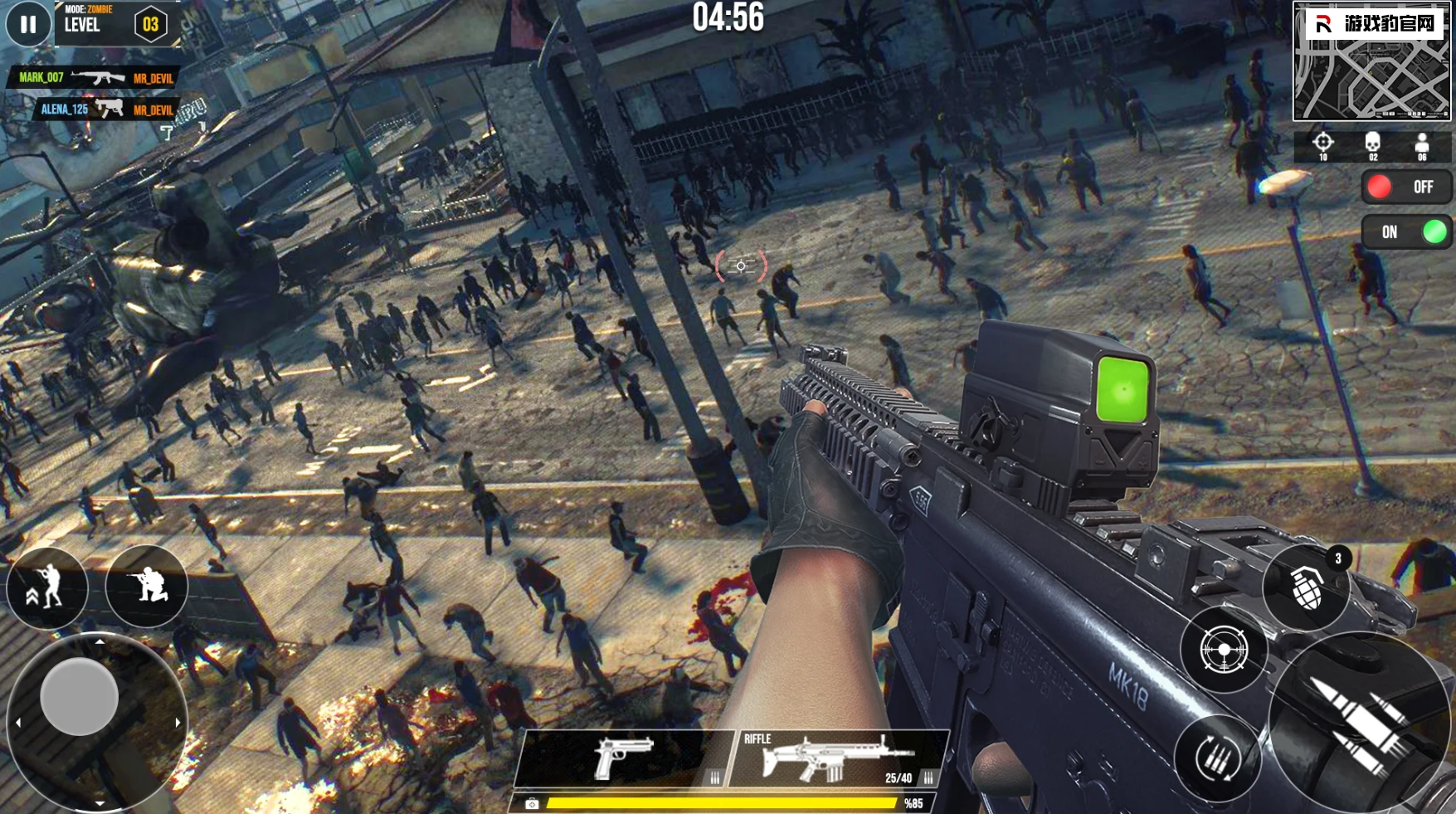Screen dimensions: 1456x814
Task: Click the camera icon beside the yellow bar
Action: [532, 803]
